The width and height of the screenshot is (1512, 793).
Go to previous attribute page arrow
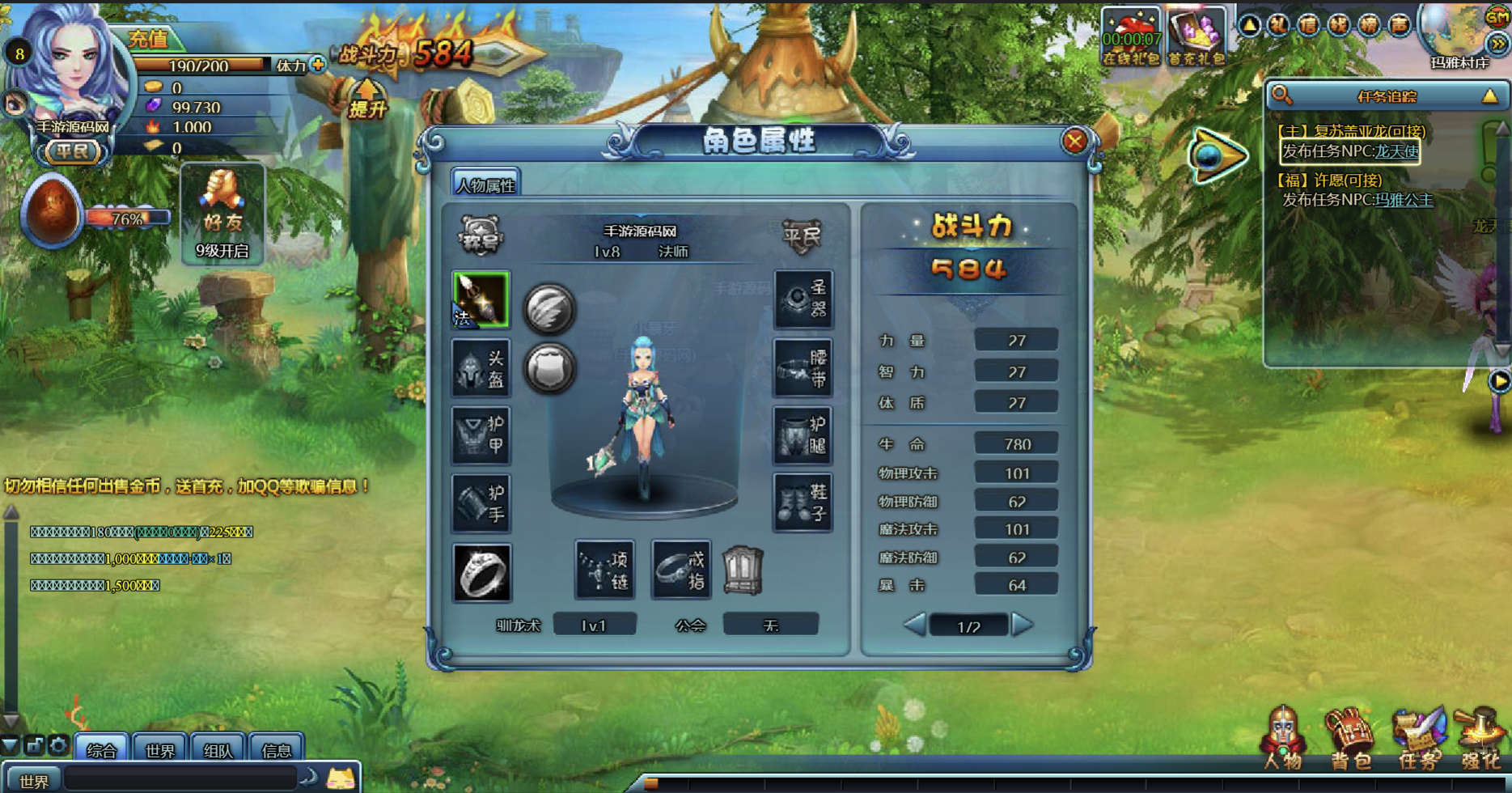point(915,625)
